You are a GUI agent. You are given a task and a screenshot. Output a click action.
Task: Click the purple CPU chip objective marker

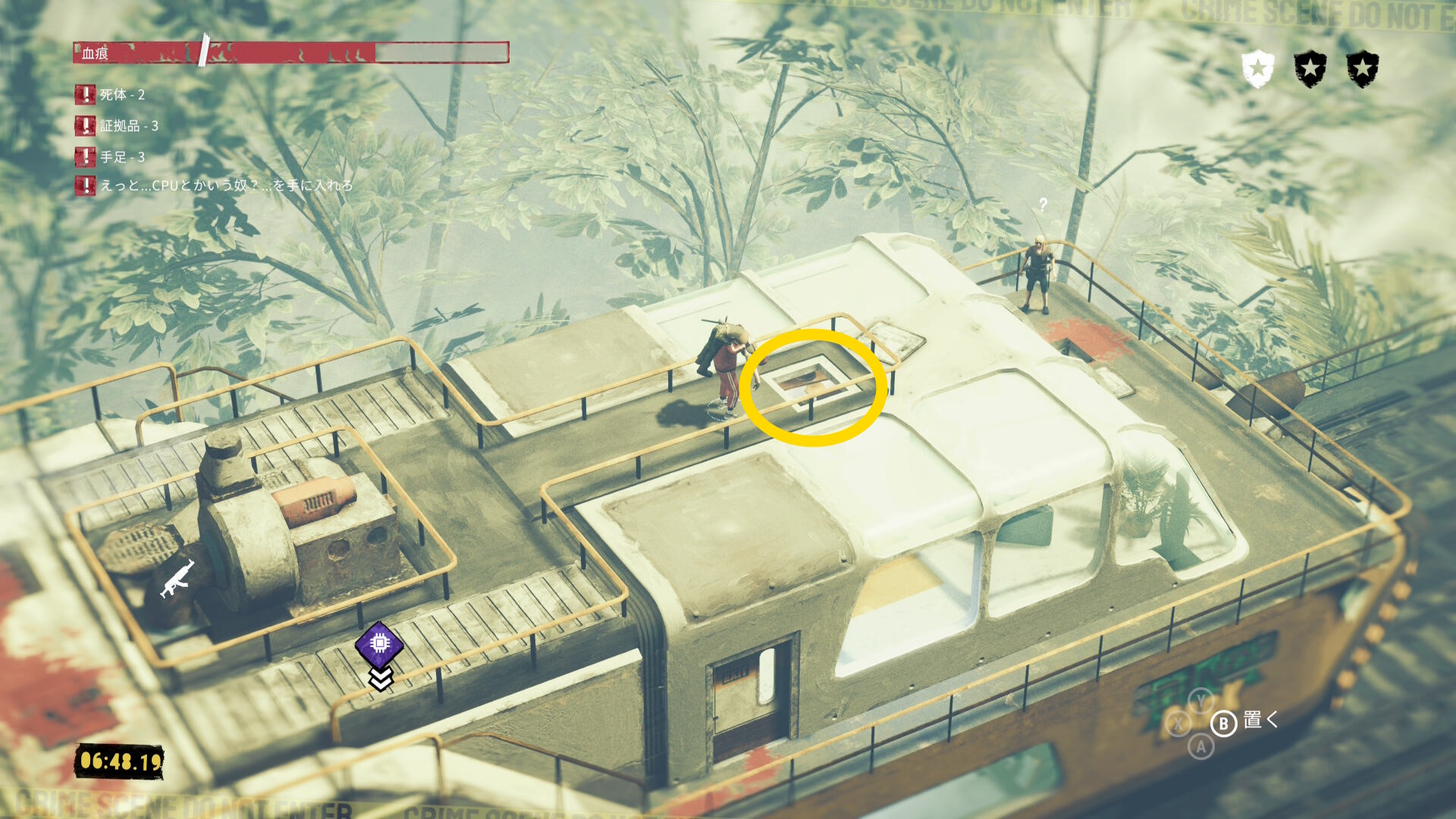point(379,644)
